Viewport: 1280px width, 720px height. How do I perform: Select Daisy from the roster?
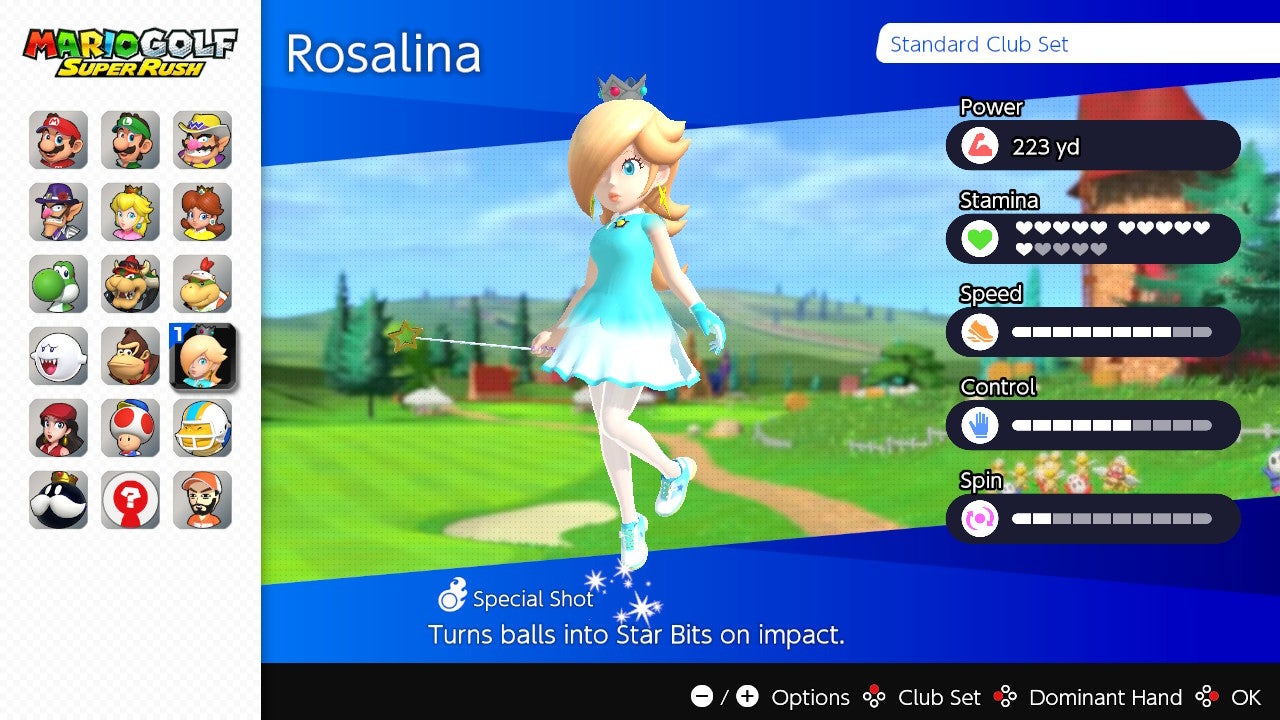[202, 212]
